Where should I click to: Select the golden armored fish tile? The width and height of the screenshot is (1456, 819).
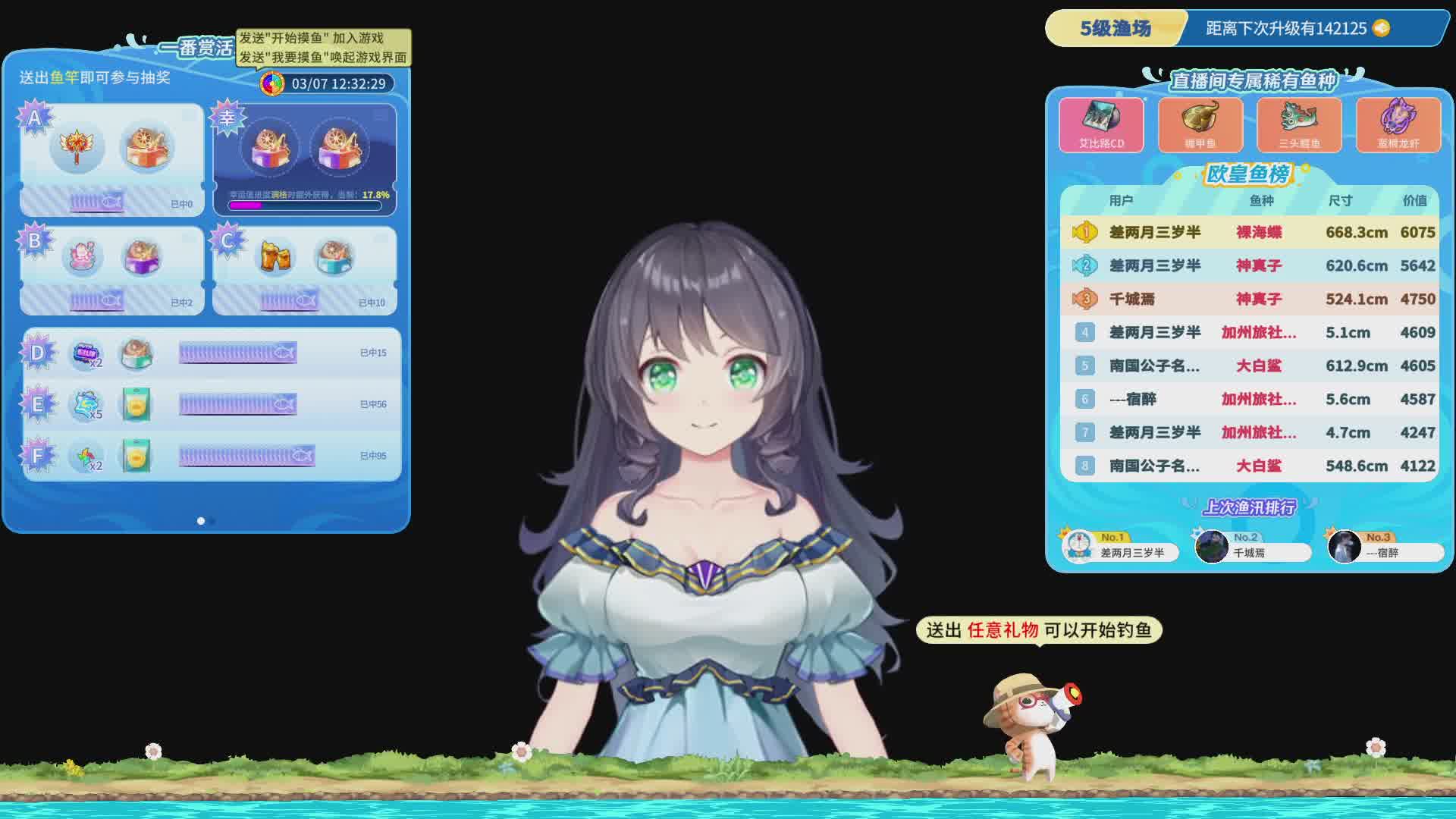(1200, 124)
